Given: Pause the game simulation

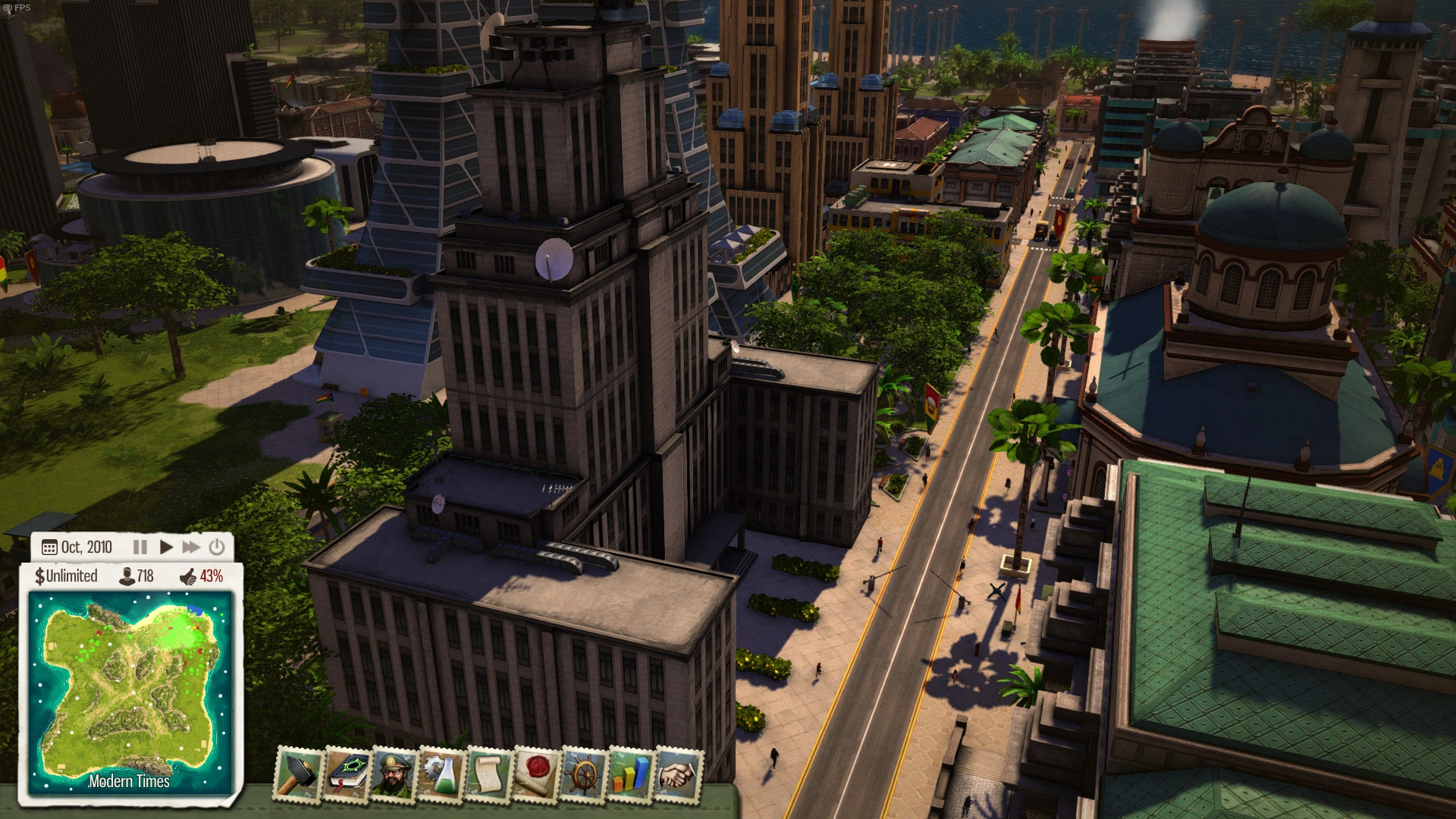Looking at the screenshot, I should [x=140, y=547].
